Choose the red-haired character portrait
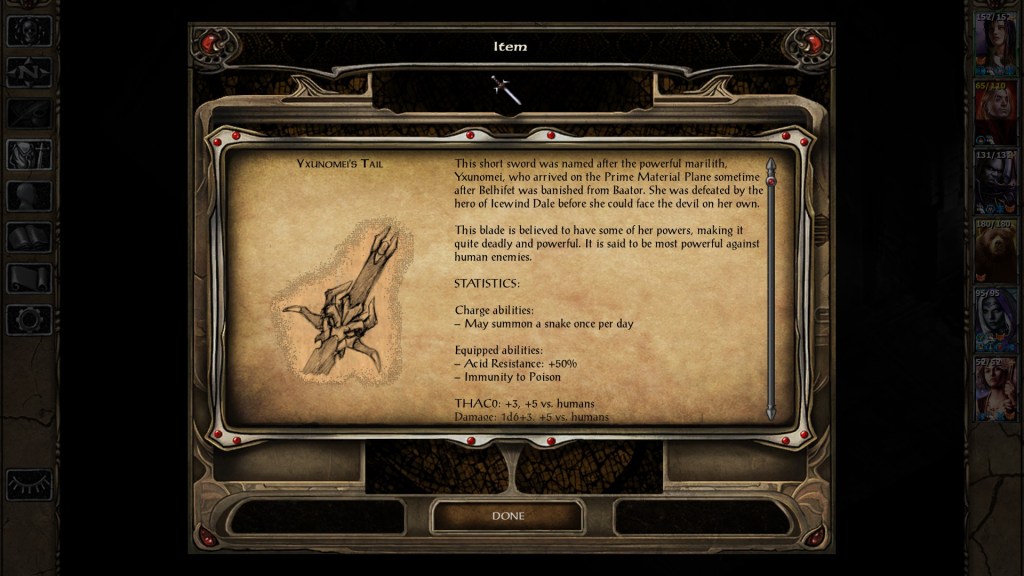Viewport: 1024px width, 576px height. pos(996,113)
